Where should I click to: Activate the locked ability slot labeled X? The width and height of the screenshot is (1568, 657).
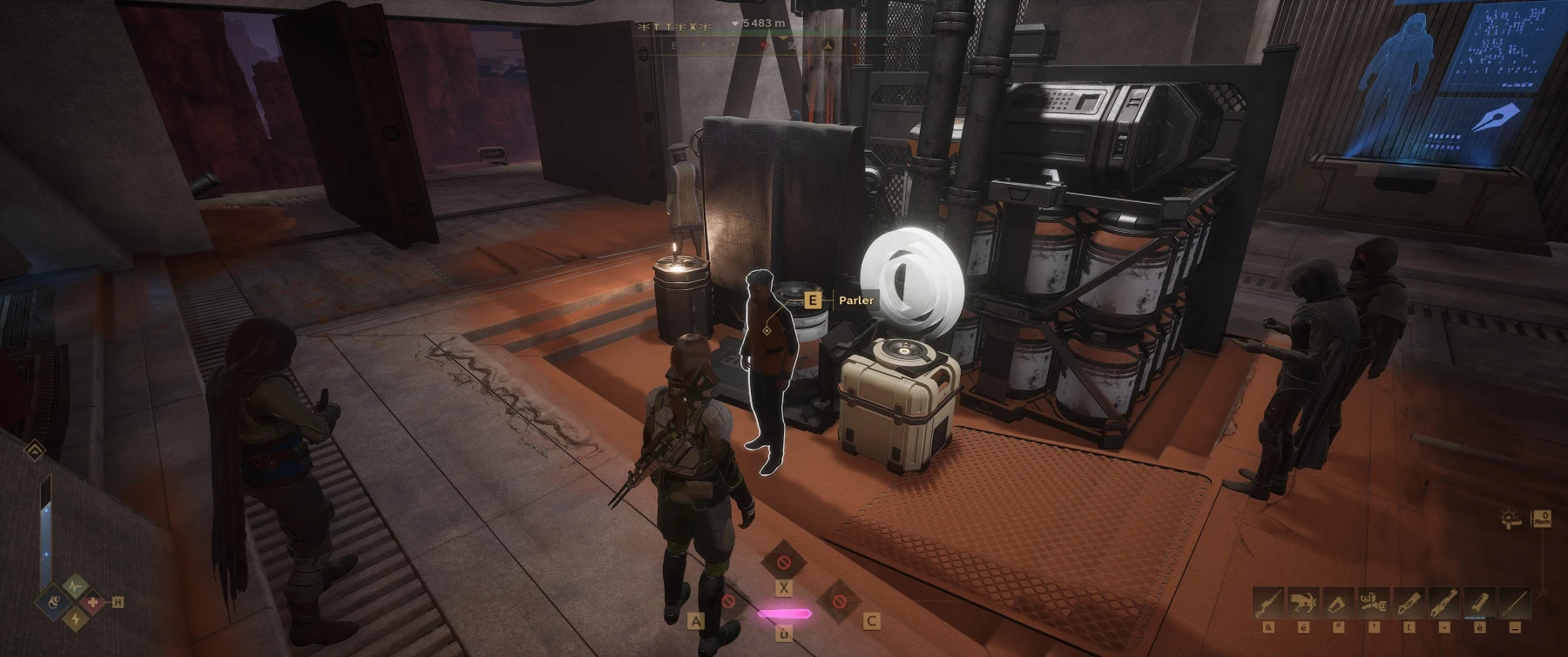tap(783, 562)
